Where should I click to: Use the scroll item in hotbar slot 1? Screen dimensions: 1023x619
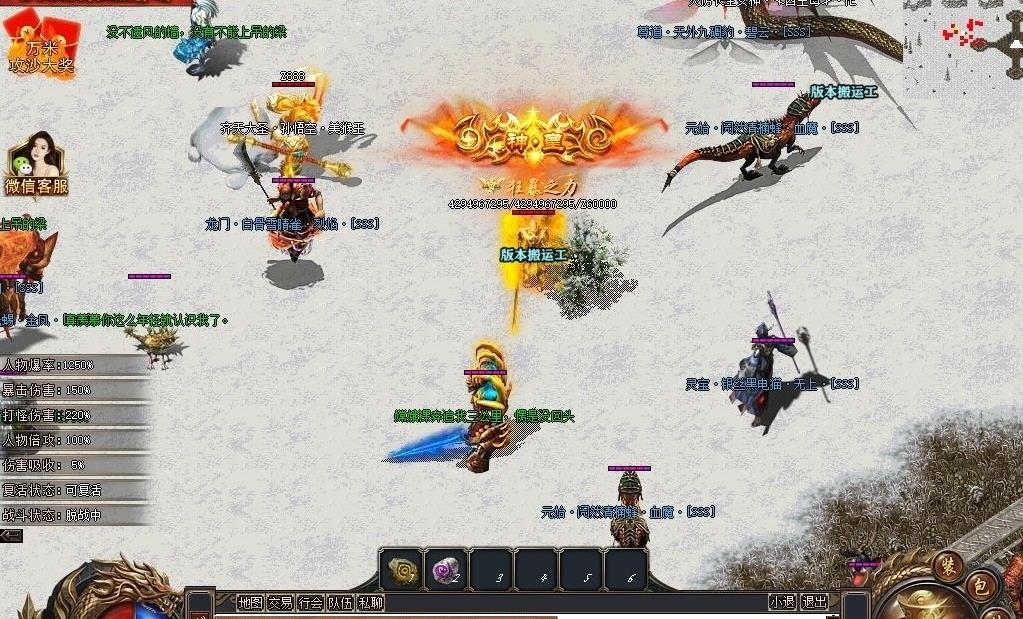click(x=403, y=570)
